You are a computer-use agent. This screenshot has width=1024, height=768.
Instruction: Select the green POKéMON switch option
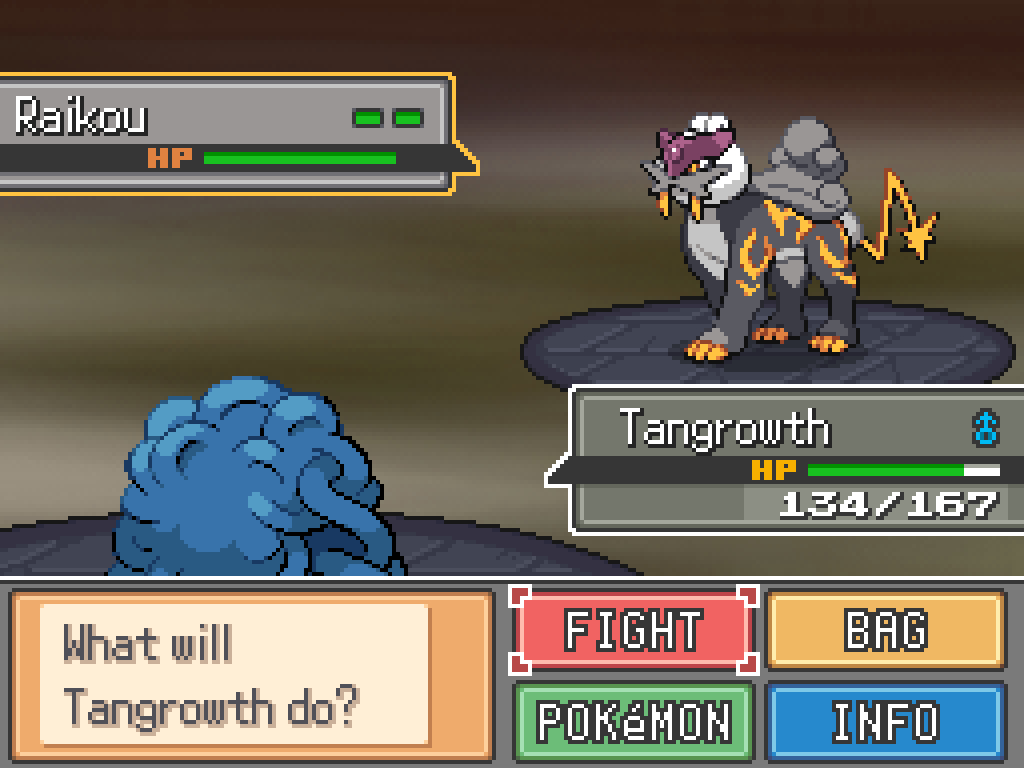(633, 720)
